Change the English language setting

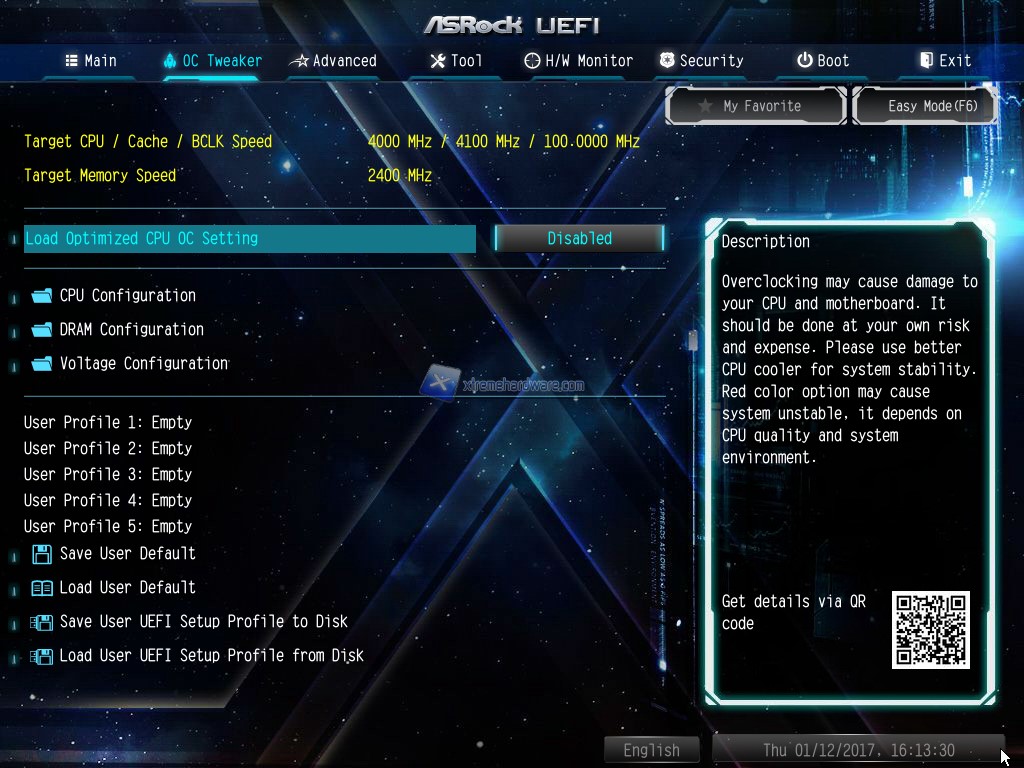point(652,750)
